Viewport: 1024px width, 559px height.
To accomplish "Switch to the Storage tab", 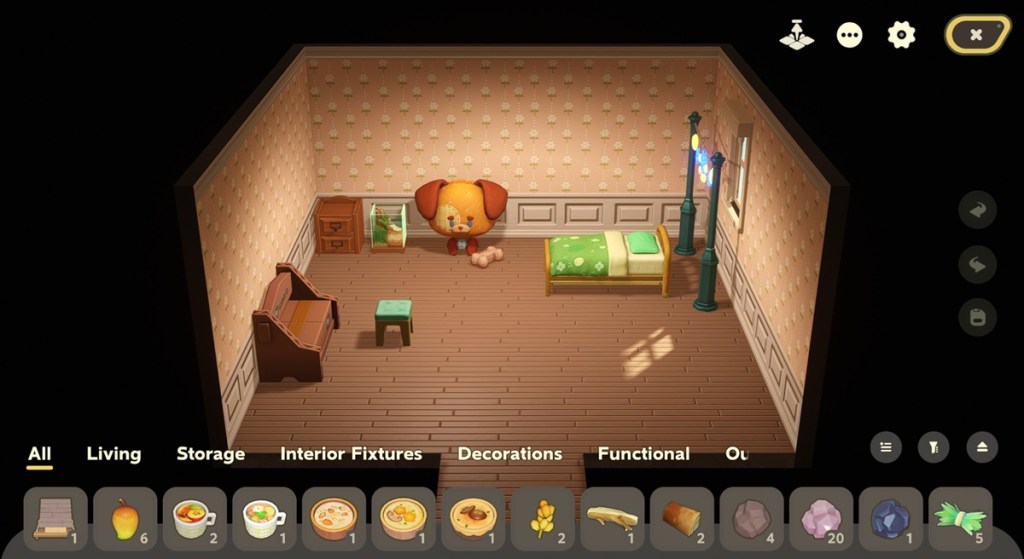I will 210,453.
